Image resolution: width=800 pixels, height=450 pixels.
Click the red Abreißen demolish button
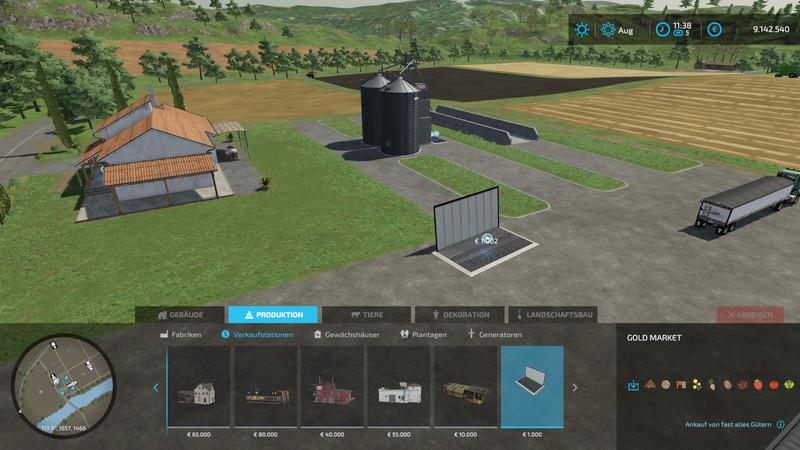tap(750, 314)
